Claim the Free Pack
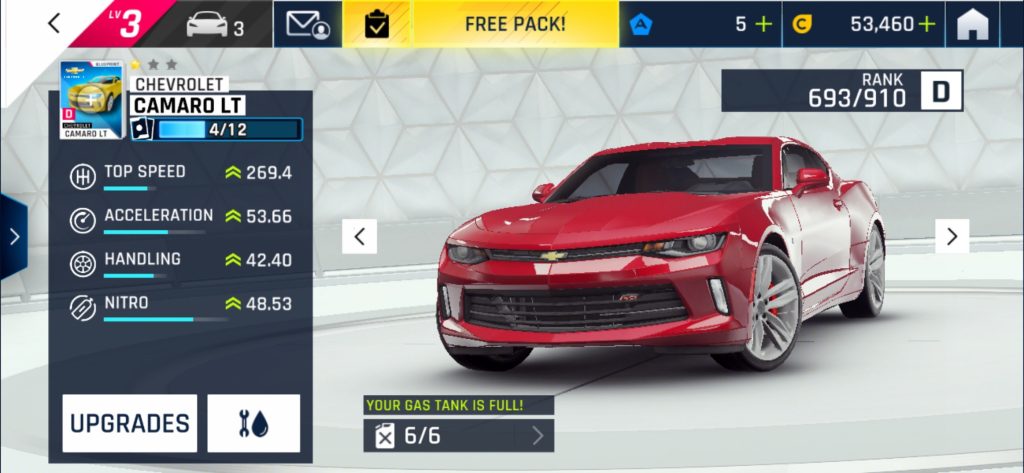Screen dimensions: 1024x473 coord(515,24)
